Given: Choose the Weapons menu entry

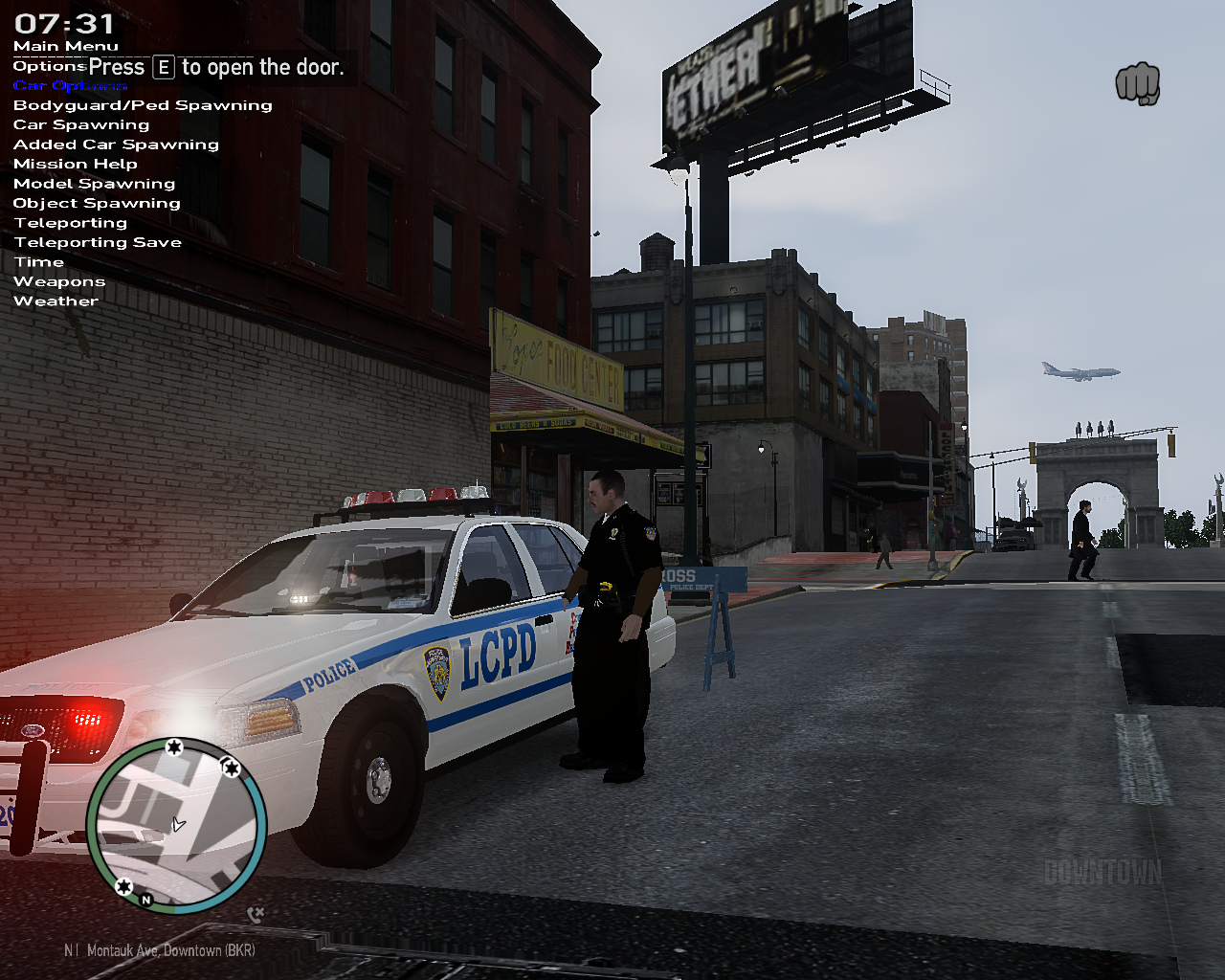Looking at the screenshot, I should coord(59,281).
